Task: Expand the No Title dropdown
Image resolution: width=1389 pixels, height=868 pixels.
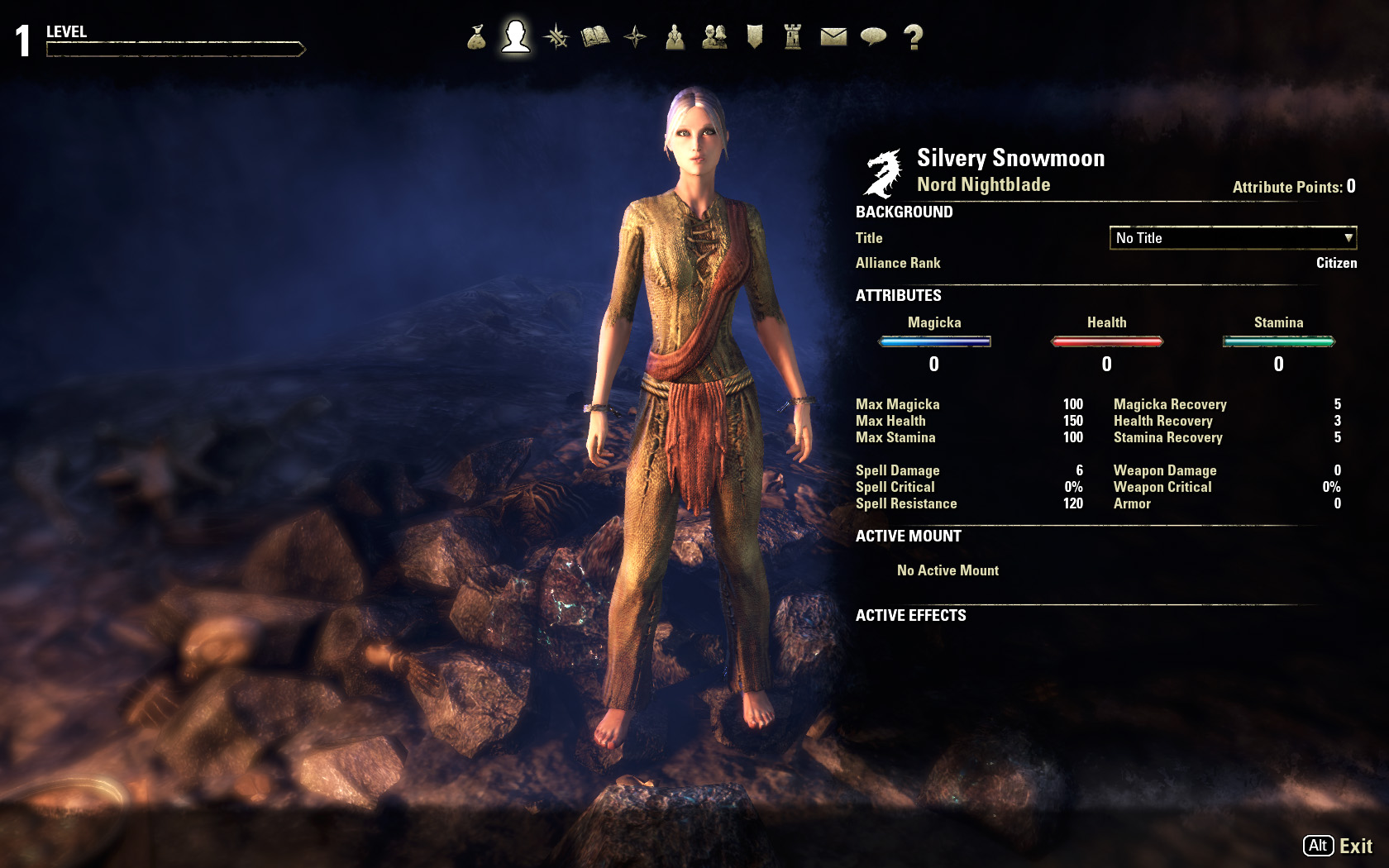Action: pos(1232,238)
